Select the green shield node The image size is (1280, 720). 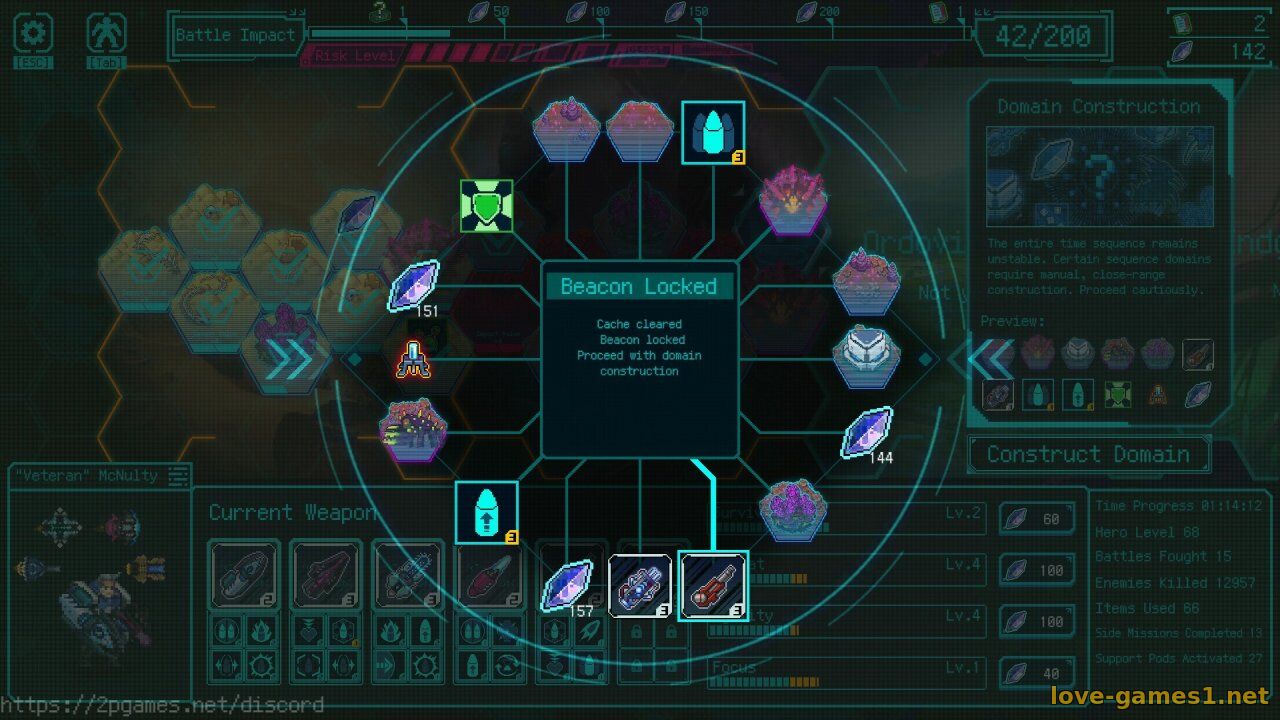click(x=487, y=207)
